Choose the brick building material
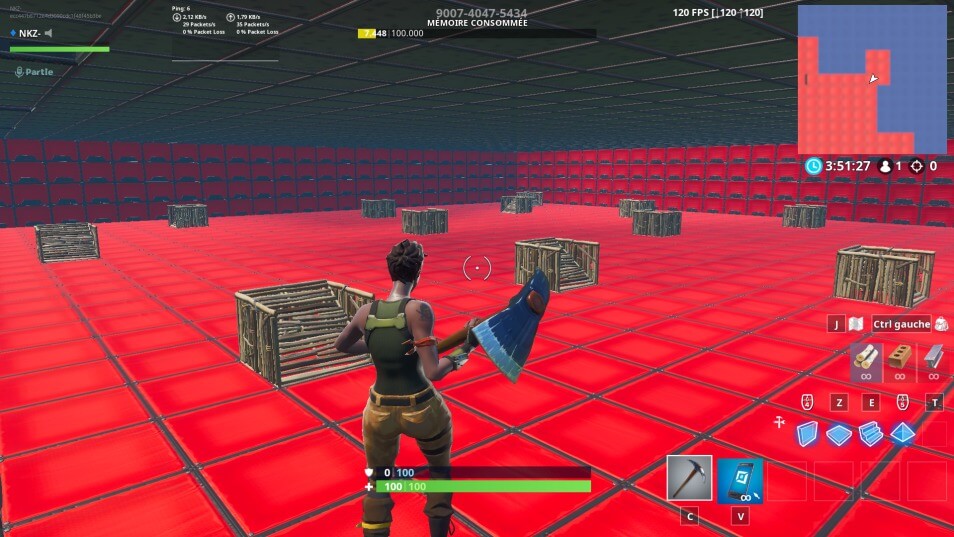Screen dimensions: 954x537 tap(900, 358)
